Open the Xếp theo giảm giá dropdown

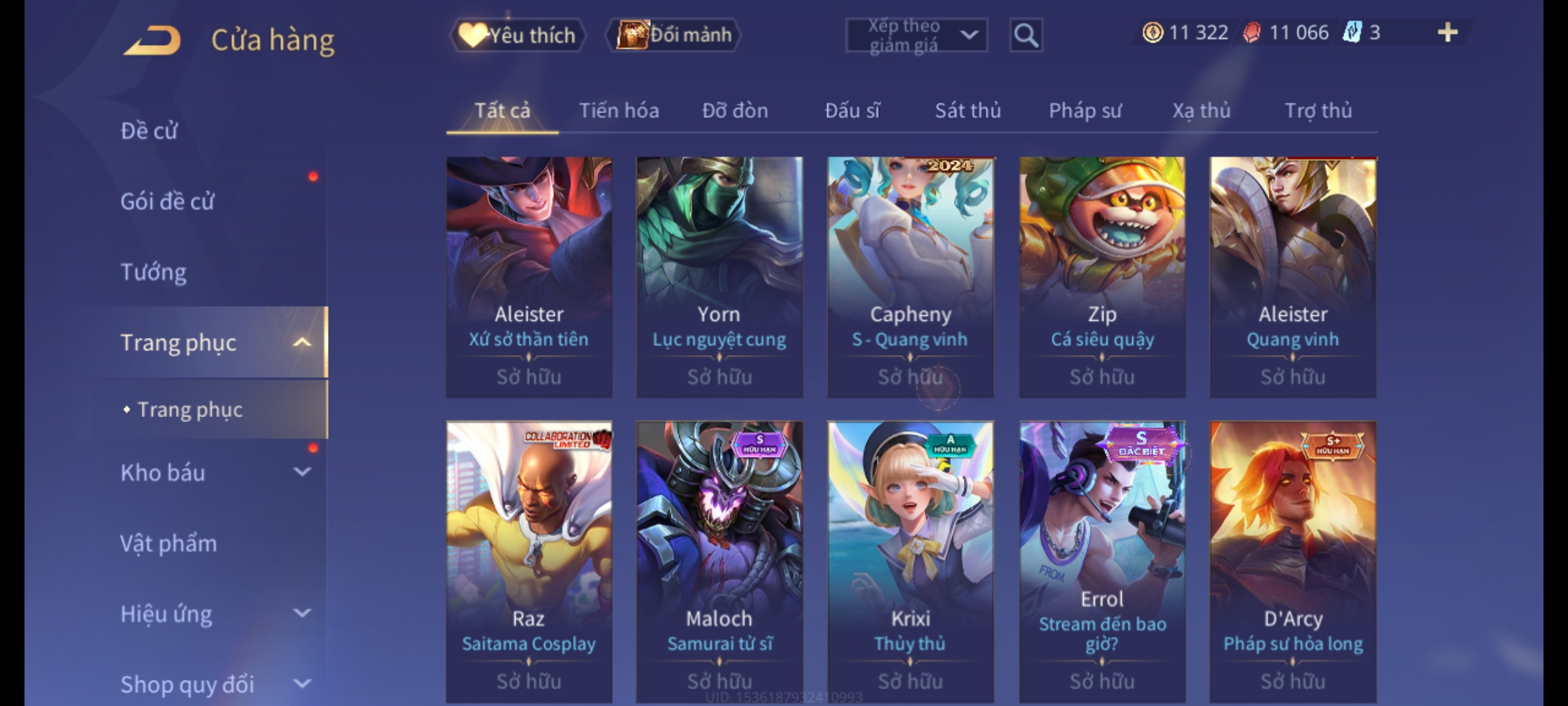(x=916, y=35)
